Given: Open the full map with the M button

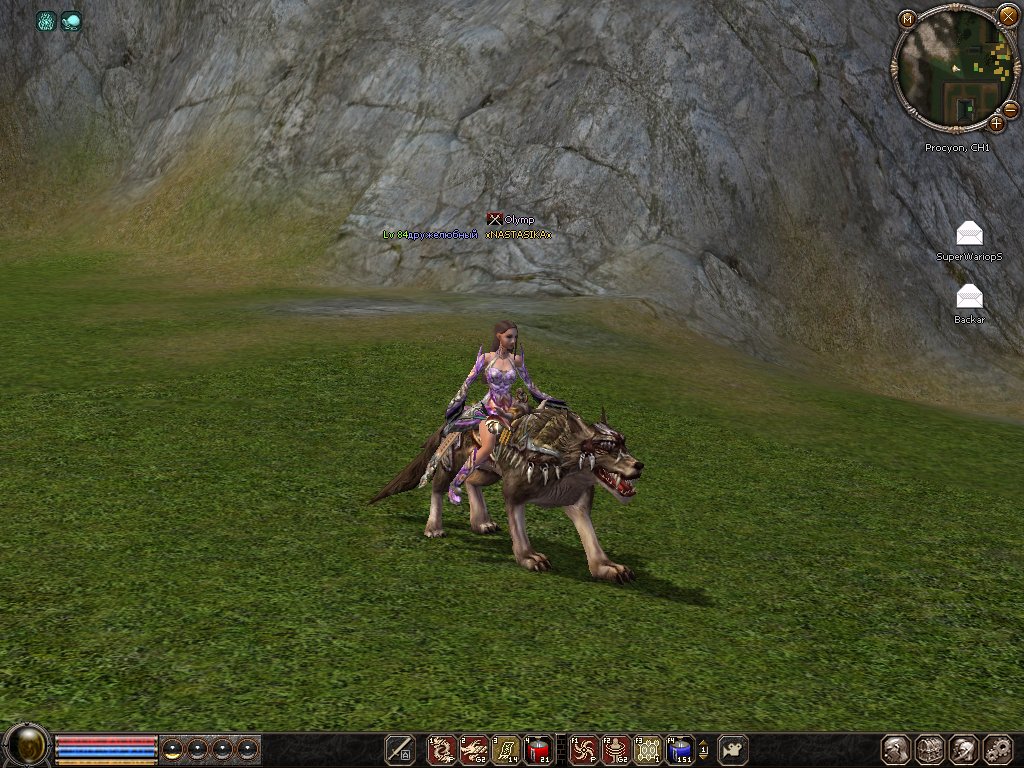Looking at the screenshot, I should tap(907, 19).
